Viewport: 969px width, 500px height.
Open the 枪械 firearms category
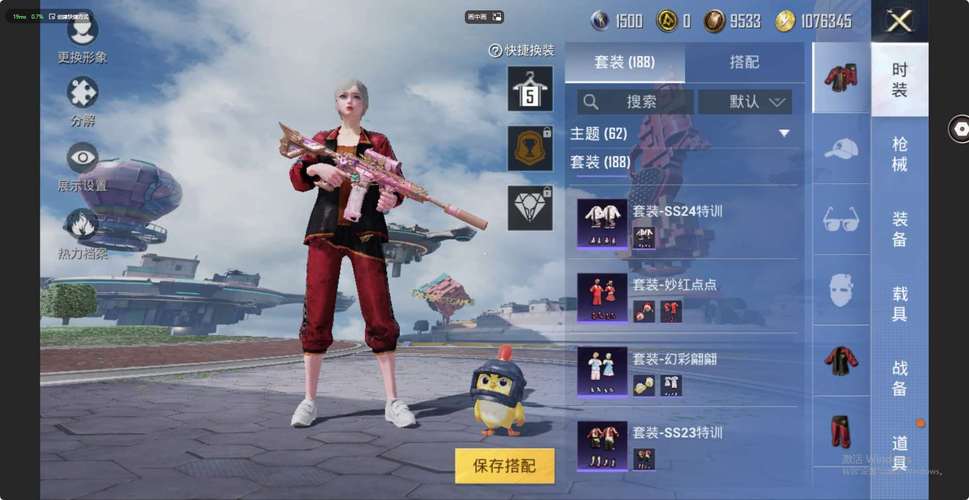pyautogui.click(x=900, y=155)
